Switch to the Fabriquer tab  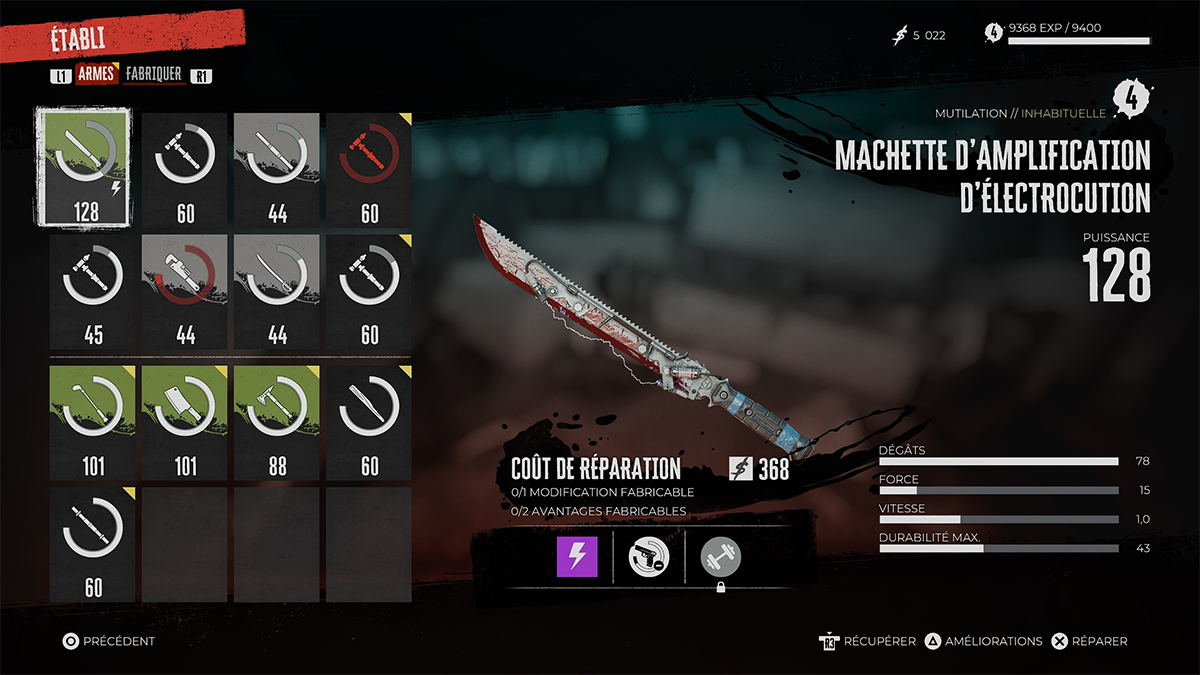[x=153, y=74]
